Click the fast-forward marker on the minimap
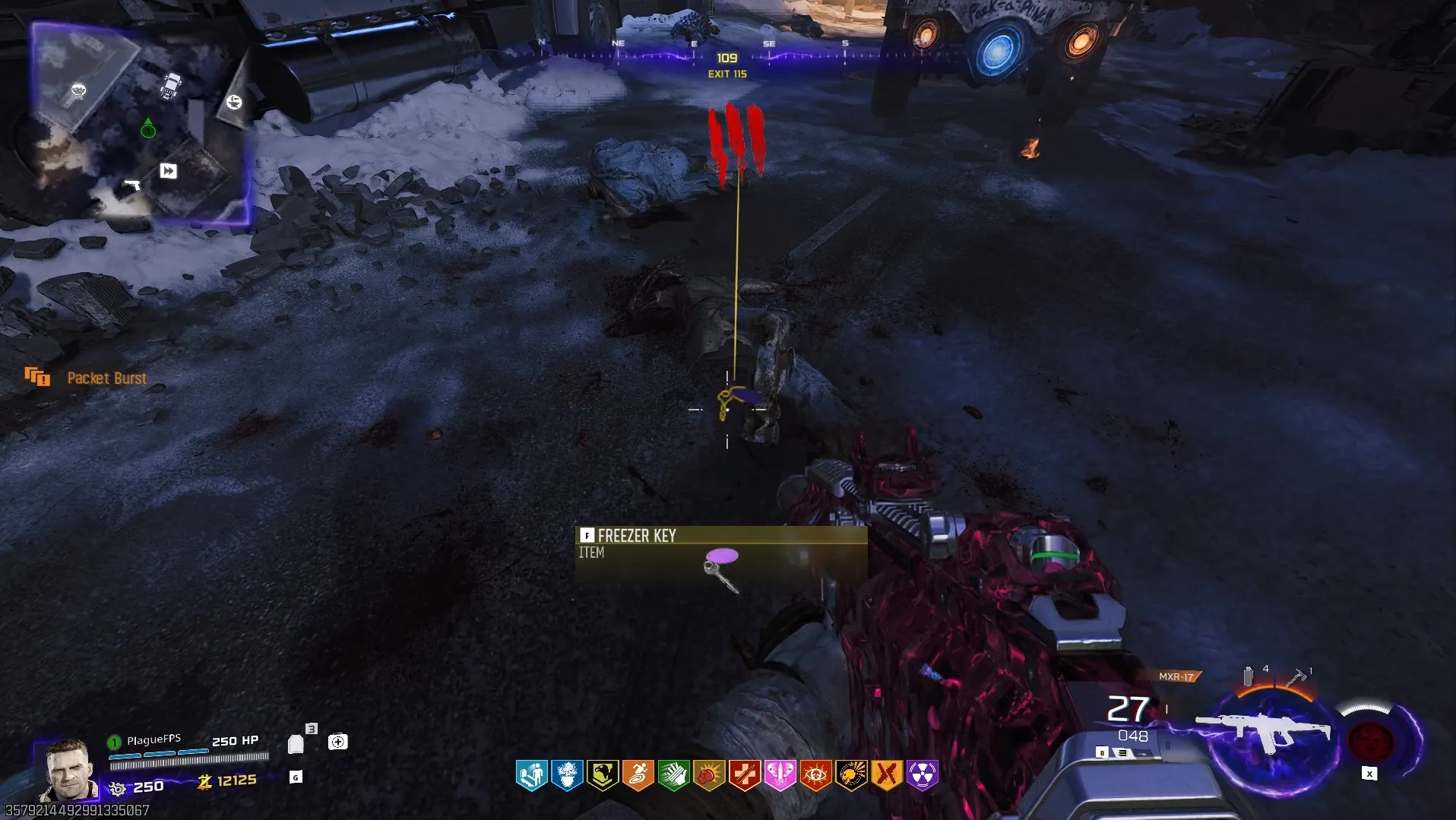Image resolution: width=1456 pixels, height=820 pixels. tap(168, 171)
